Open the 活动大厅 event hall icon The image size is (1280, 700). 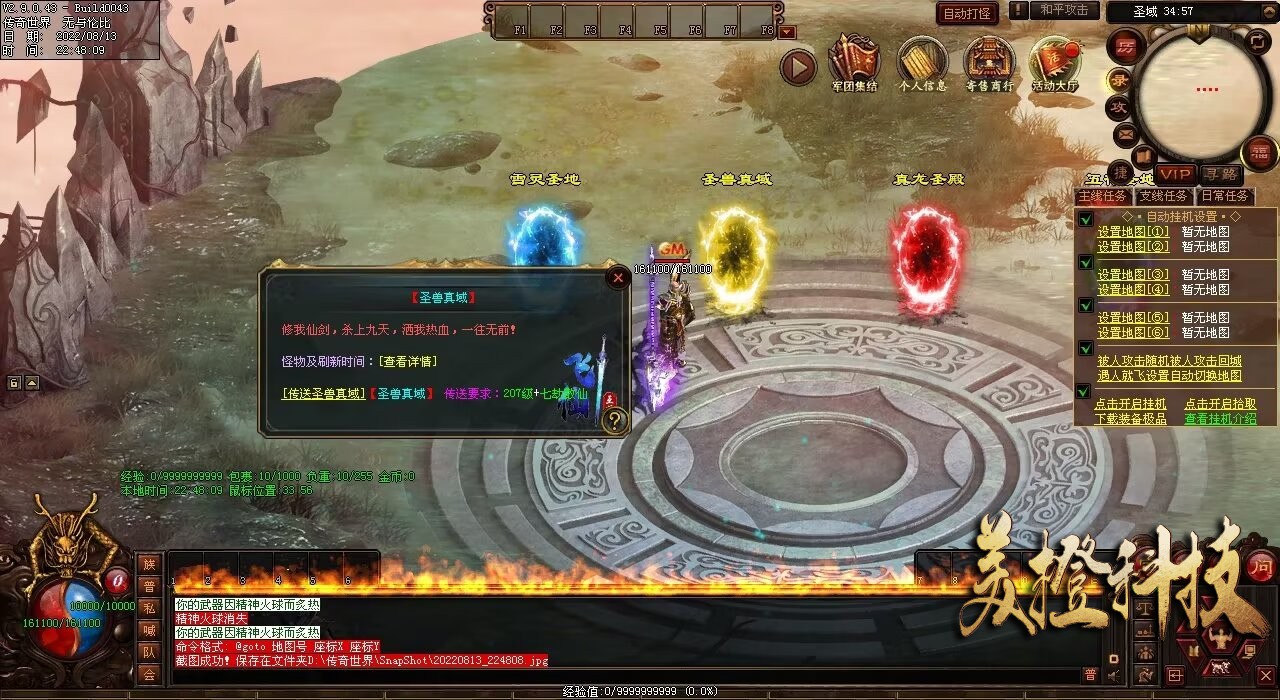pyautogui.click(x=1055, y=64)
